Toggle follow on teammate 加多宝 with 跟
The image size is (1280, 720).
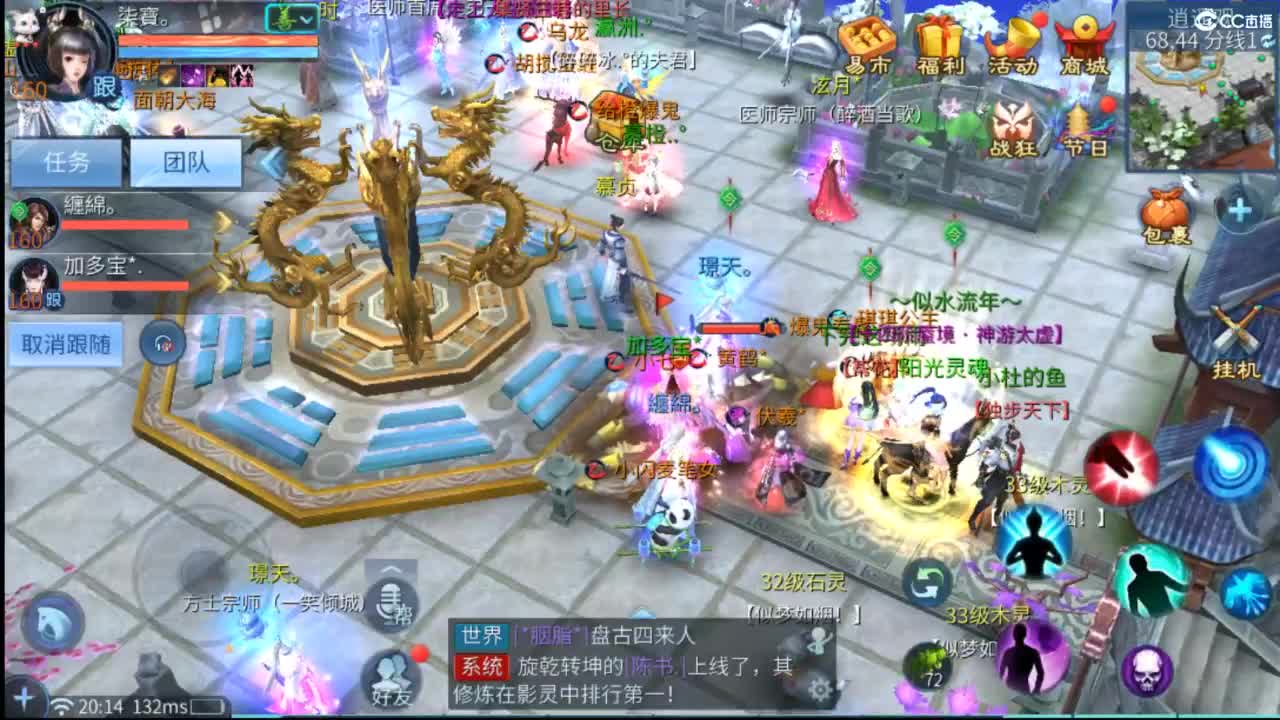click(x=53, y=300)
